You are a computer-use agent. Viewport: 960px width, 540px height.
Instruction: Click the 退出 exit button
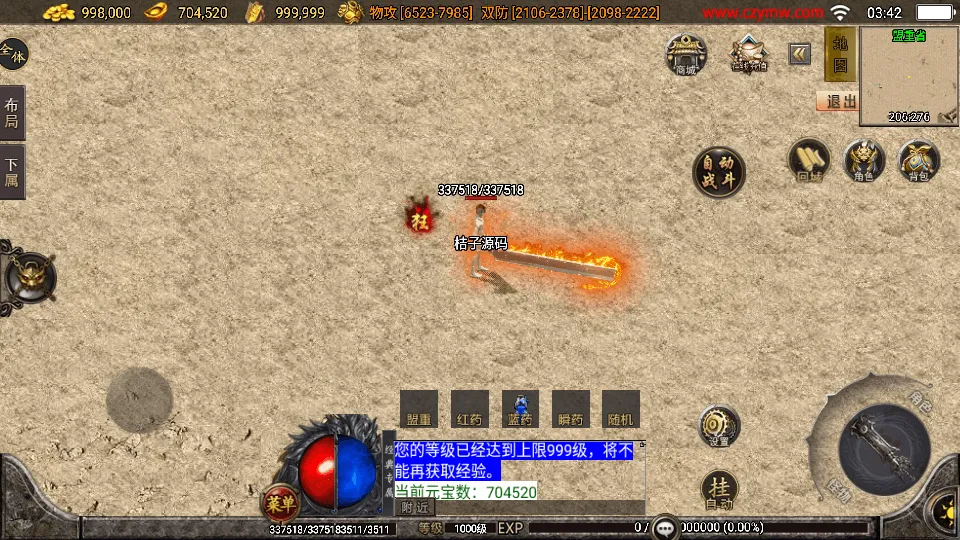coord(838,101)
